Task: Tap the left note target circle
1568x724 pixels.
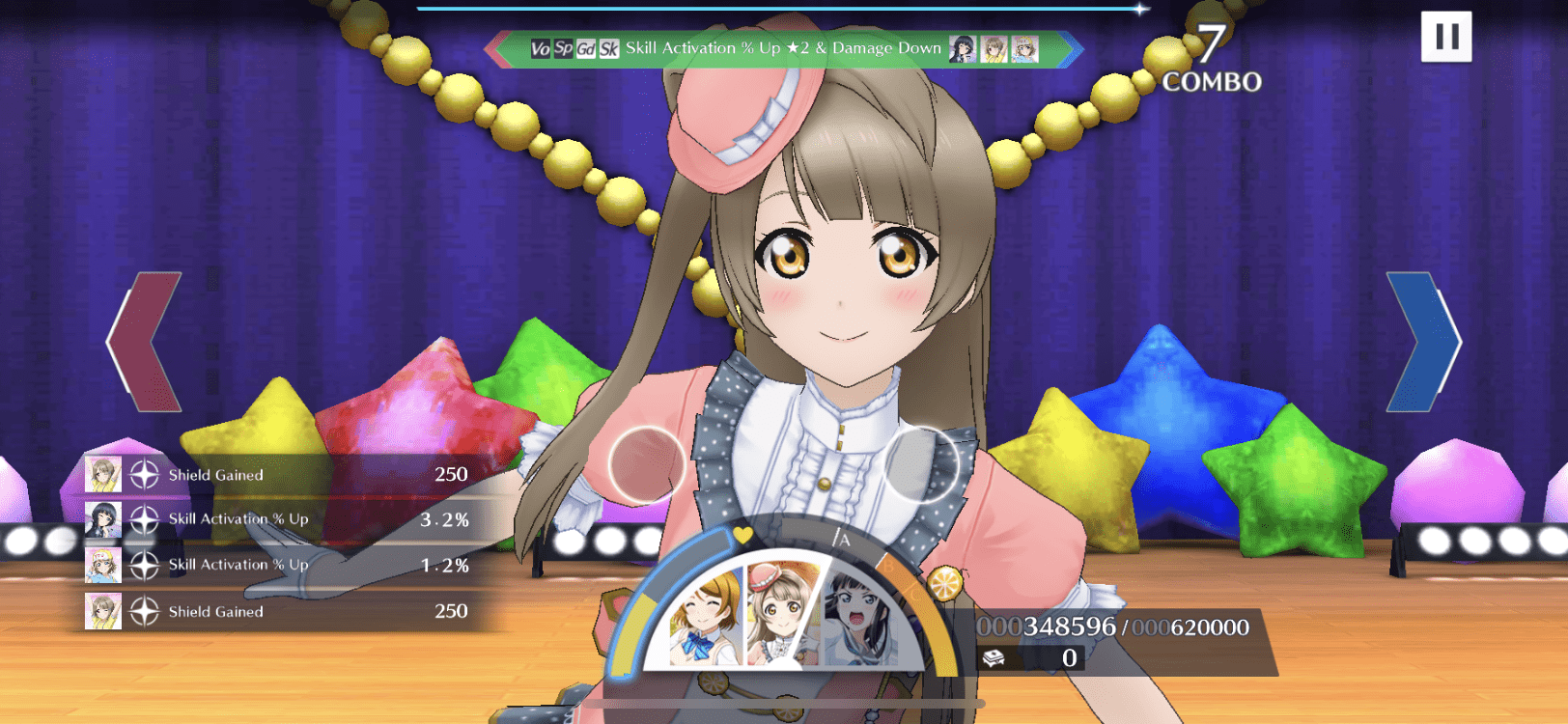Action: [x=647, y=465]
